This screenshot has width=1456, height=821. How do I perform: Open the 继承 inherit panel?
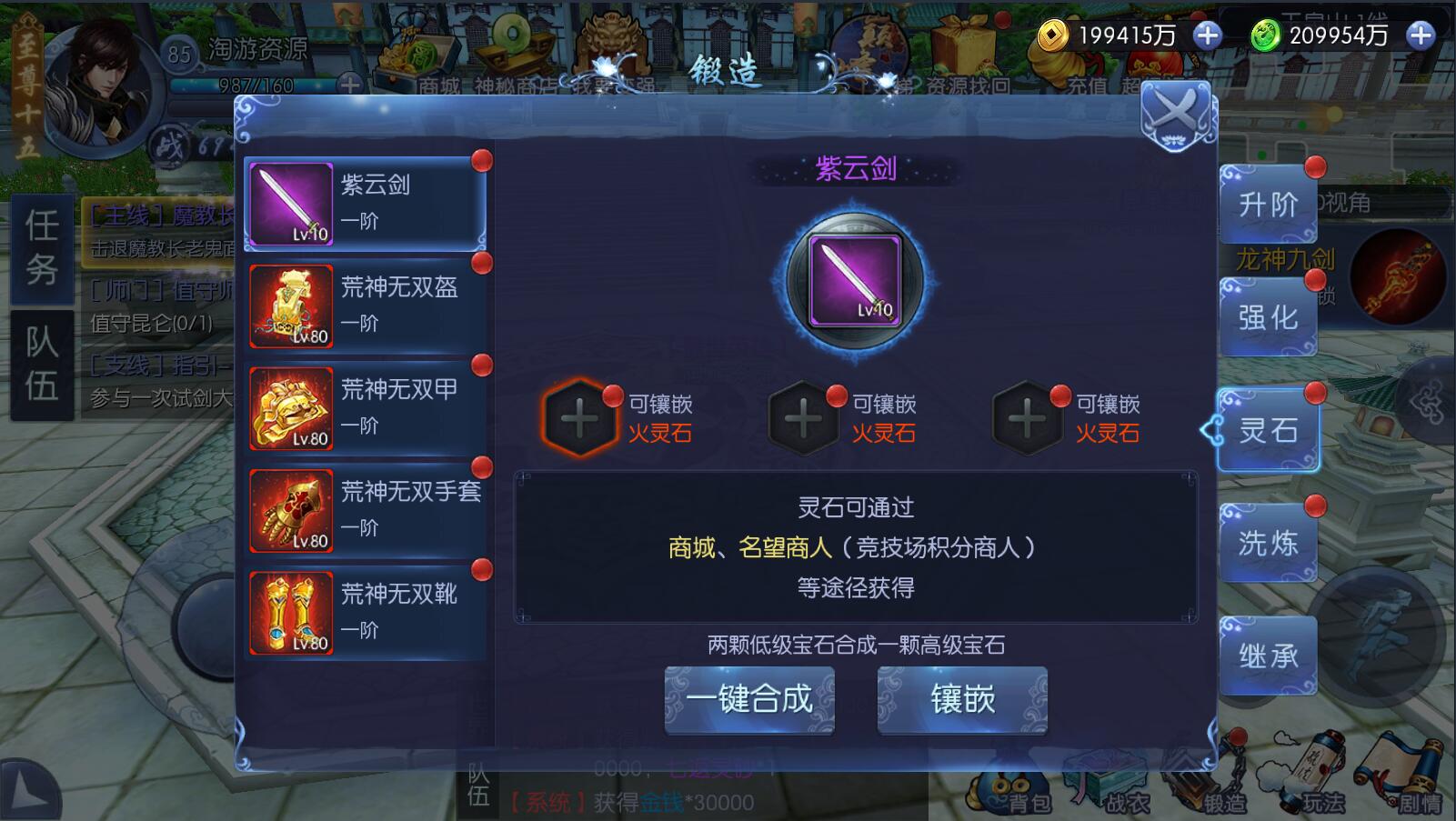point(1269,653)
